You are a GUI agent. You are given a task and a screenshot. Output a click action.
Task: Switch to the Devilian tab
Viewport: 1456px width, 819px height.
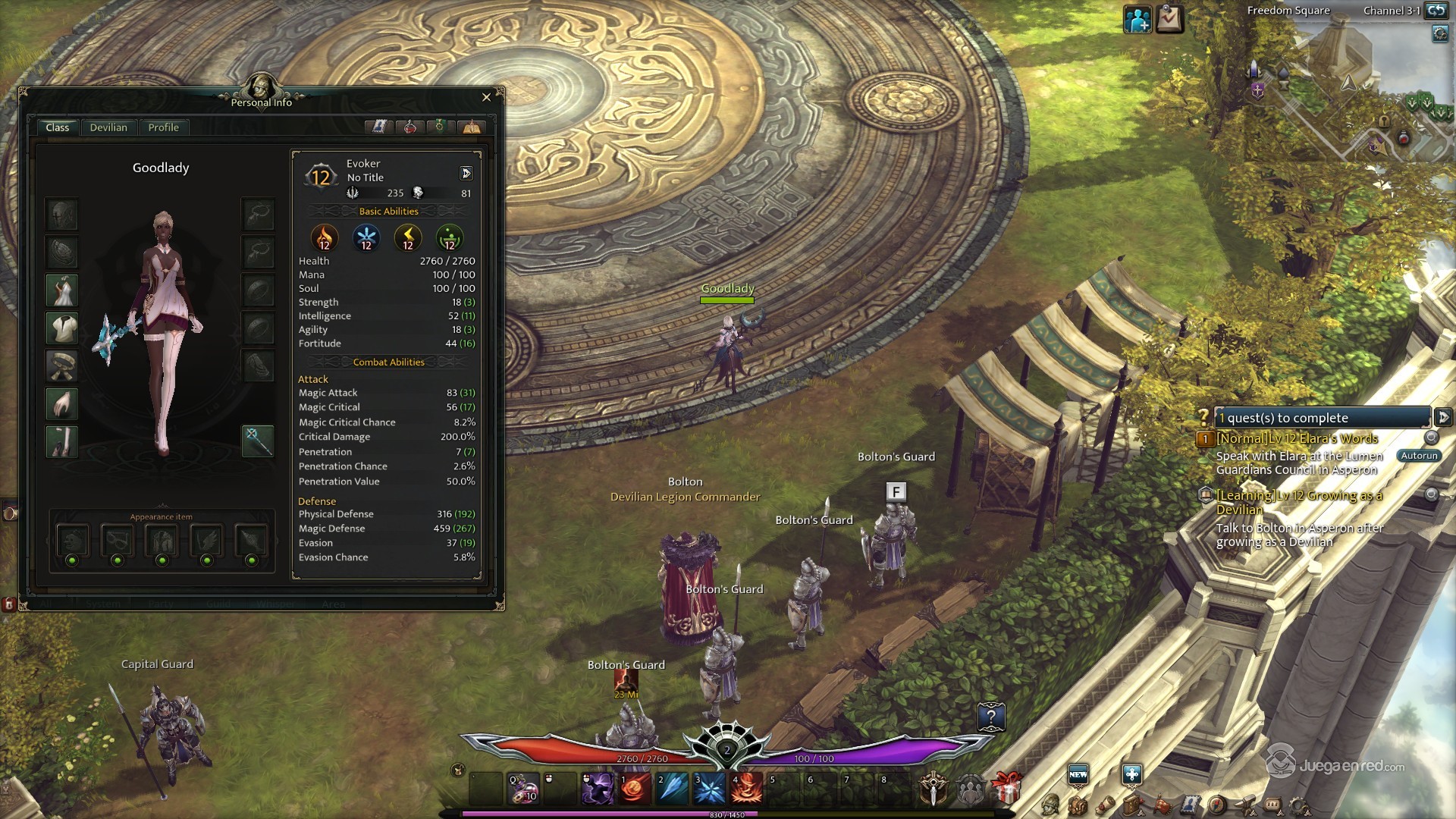point(108,127)
